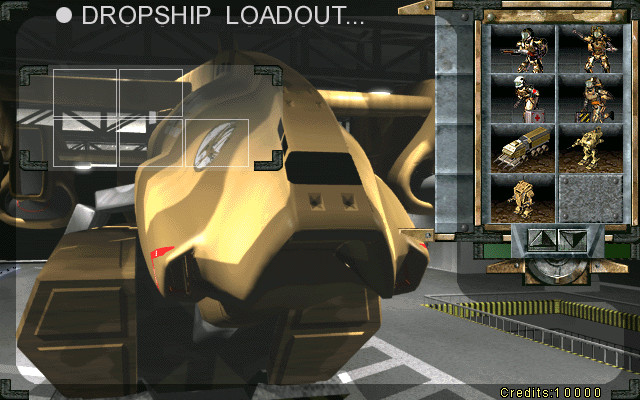Pick the soldier beside the hazard-striped crate
Viewport: 640px width, 400px height.
coord(588,99)
